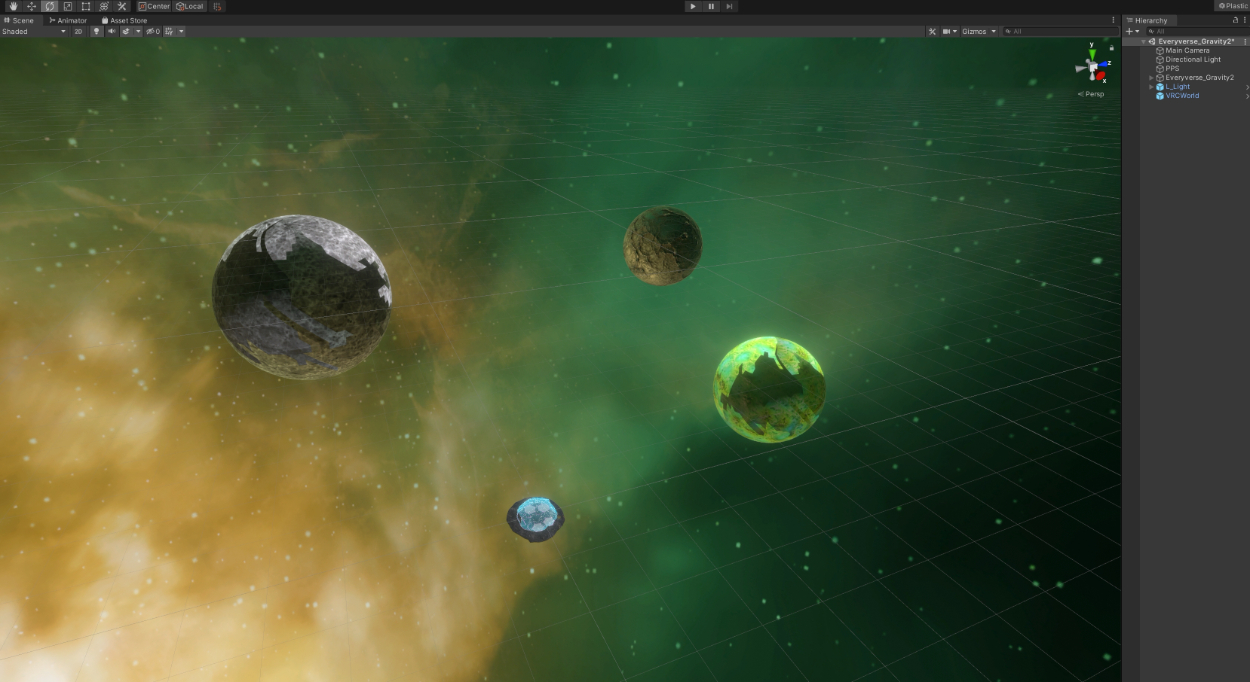Expand the L_Light object in Hierarchy

tap(1151, 87)
